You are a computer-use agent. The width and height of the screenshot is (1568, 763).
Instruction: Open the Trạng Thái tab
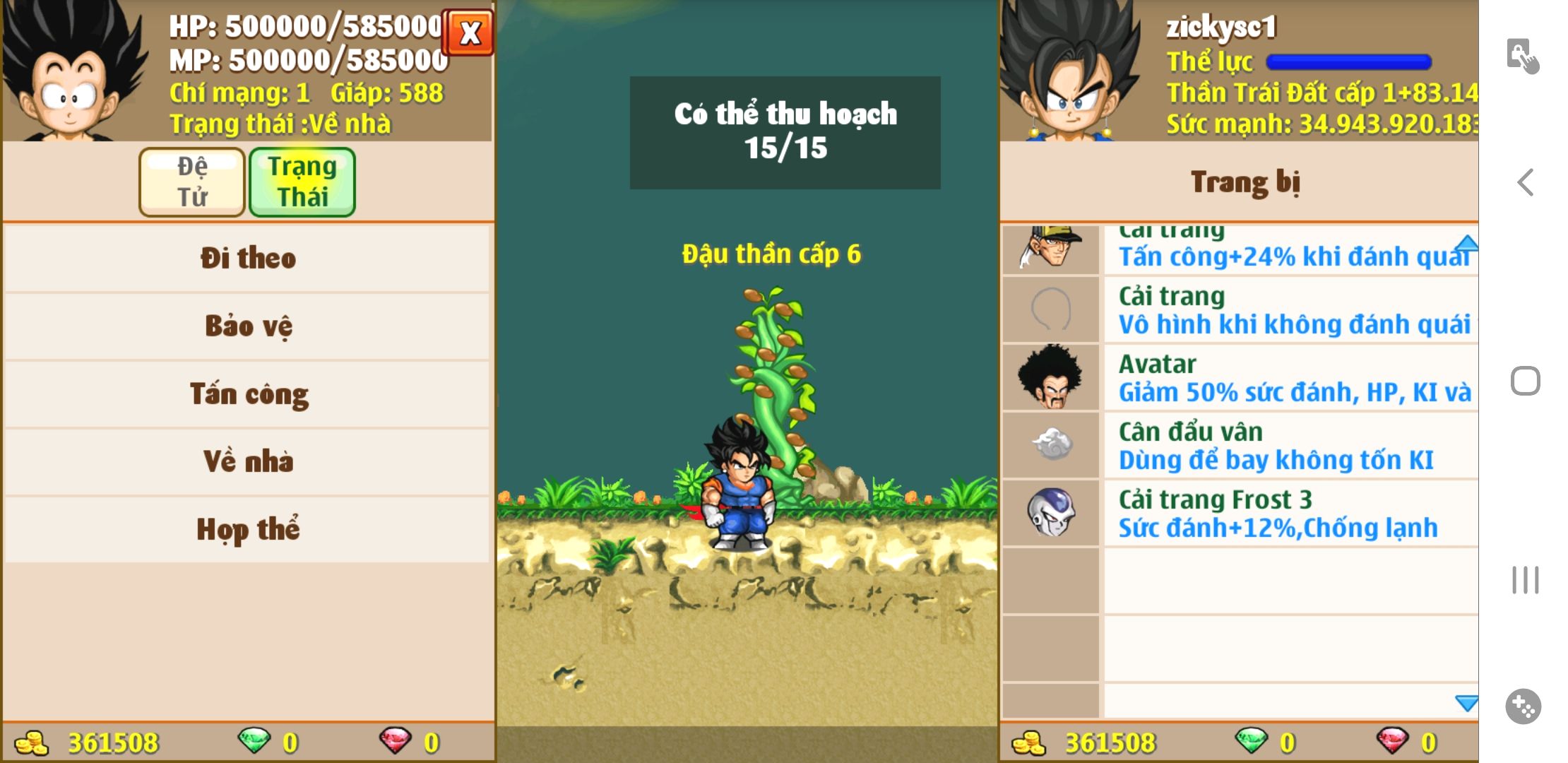[302, 182]
